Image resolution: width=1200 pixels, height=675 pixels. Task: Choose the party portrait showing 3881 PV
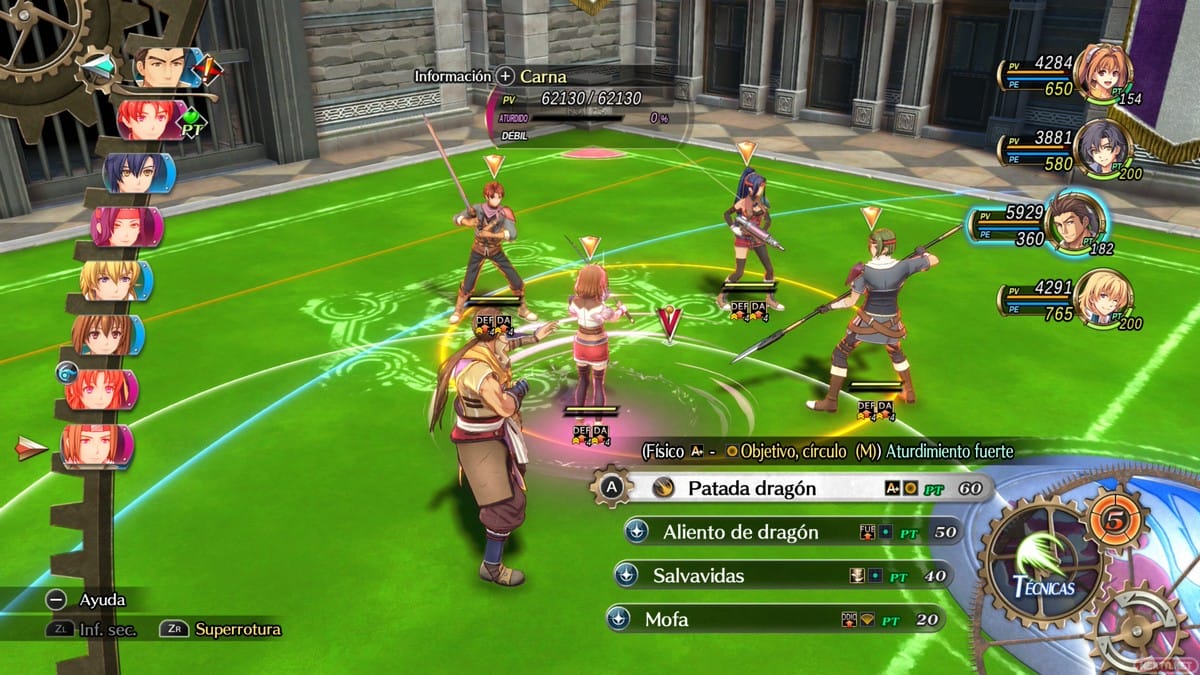click(1102, 149)
